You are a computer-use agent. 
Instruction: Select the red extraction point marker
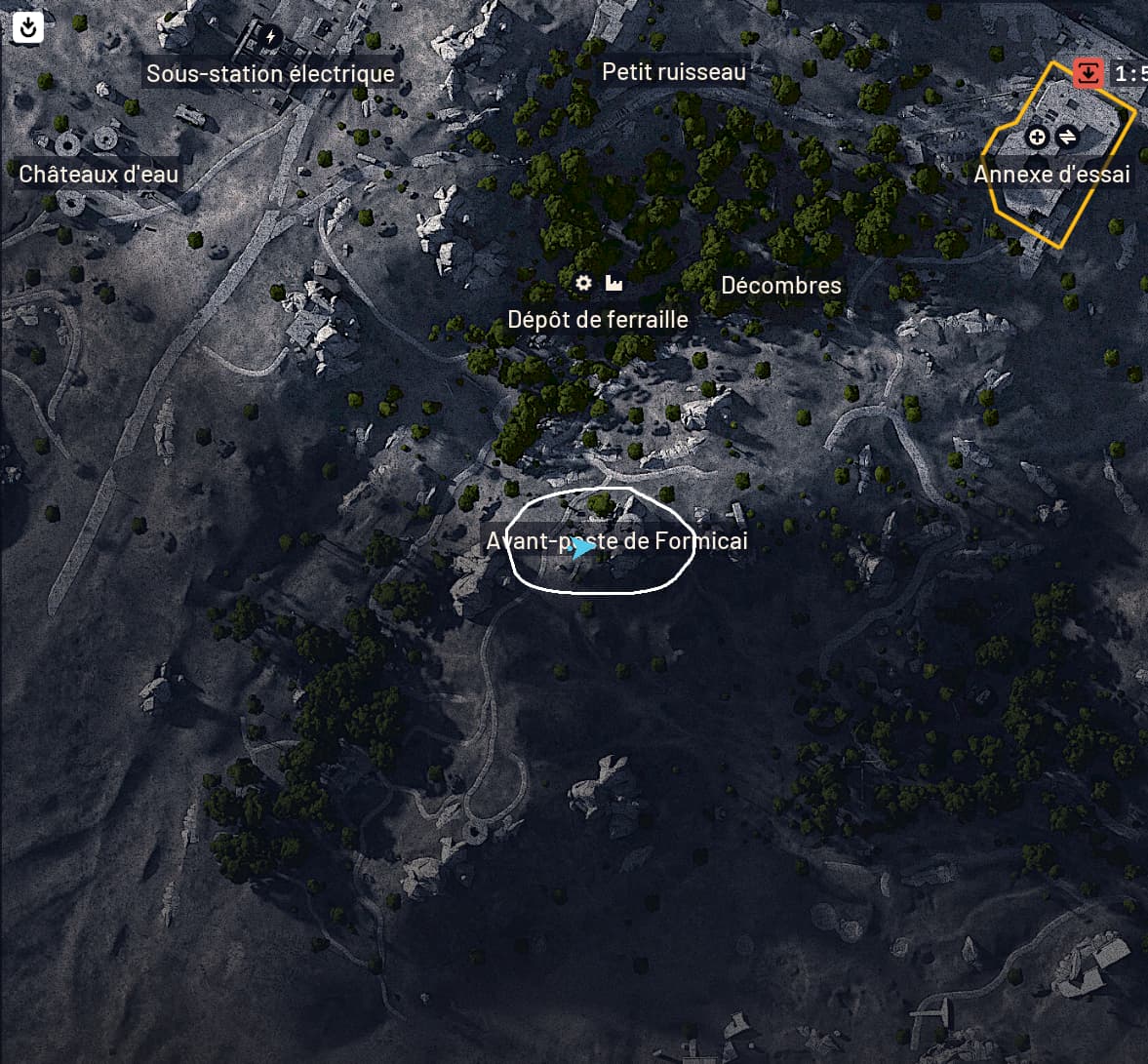(1088, 73)
